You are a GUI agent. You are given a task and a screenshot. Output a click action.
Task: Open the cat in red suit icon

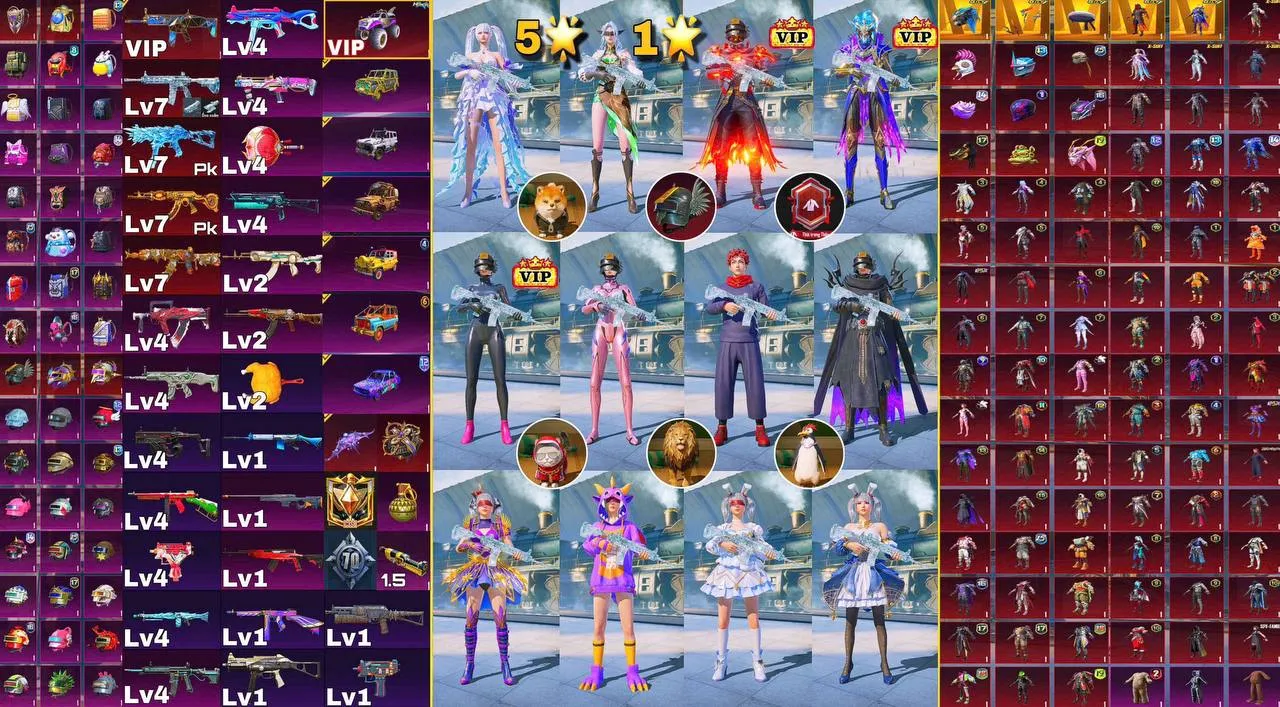point(551,451)
